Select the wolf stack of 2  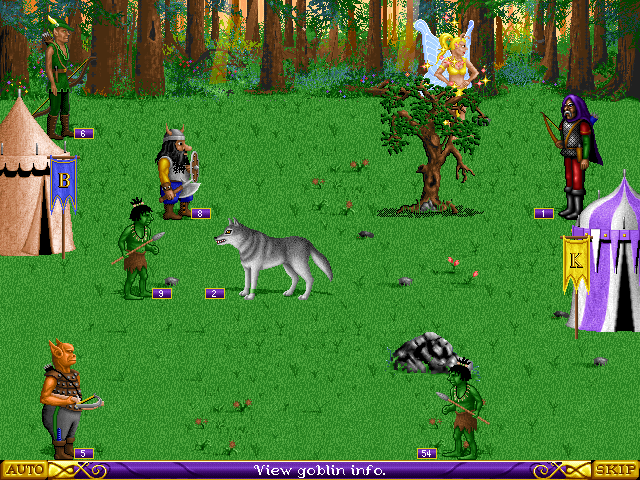coord(273,260)
